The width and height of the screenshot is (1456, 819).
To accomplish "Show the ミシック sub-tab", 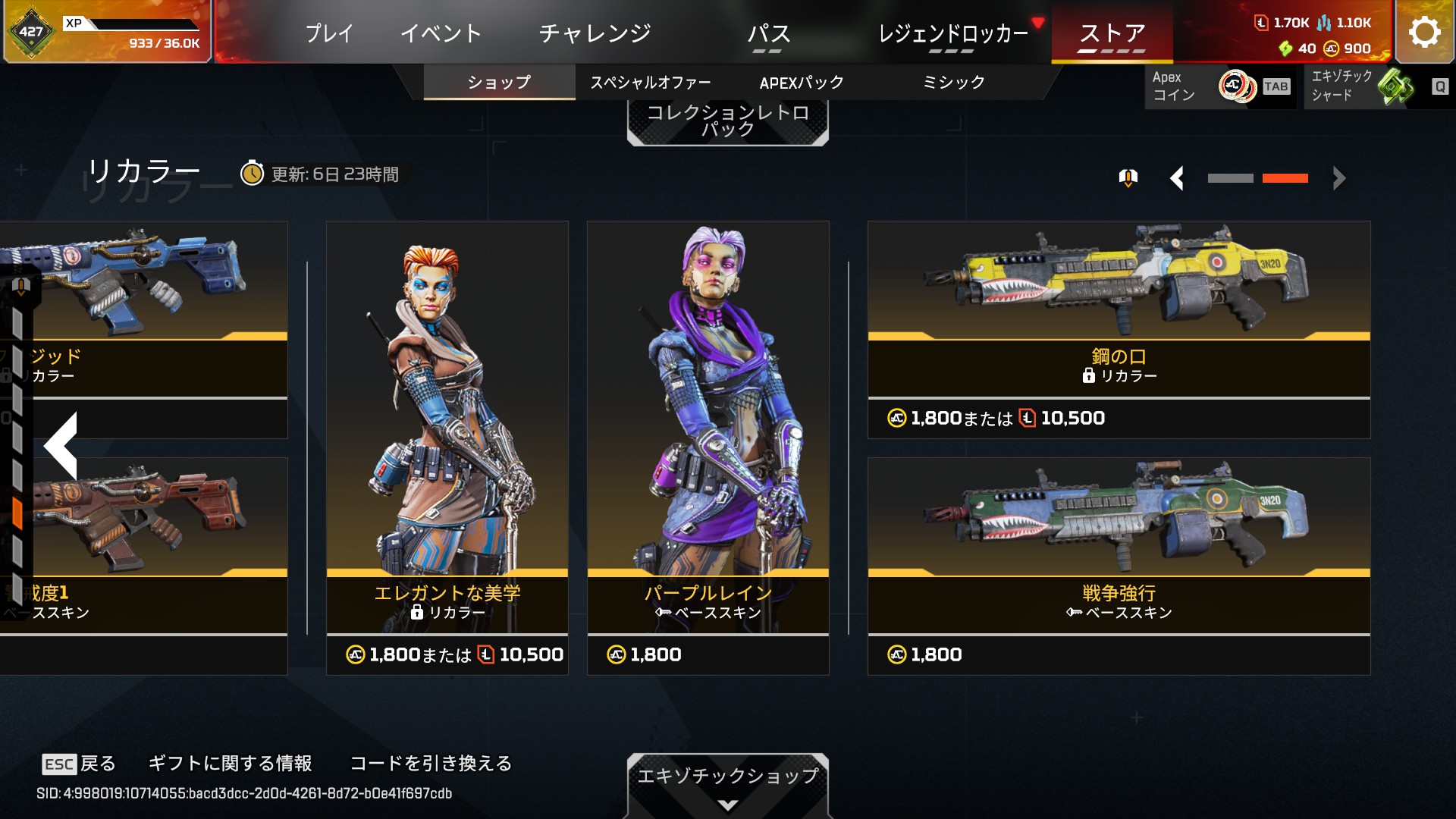I will pos(953,83).
